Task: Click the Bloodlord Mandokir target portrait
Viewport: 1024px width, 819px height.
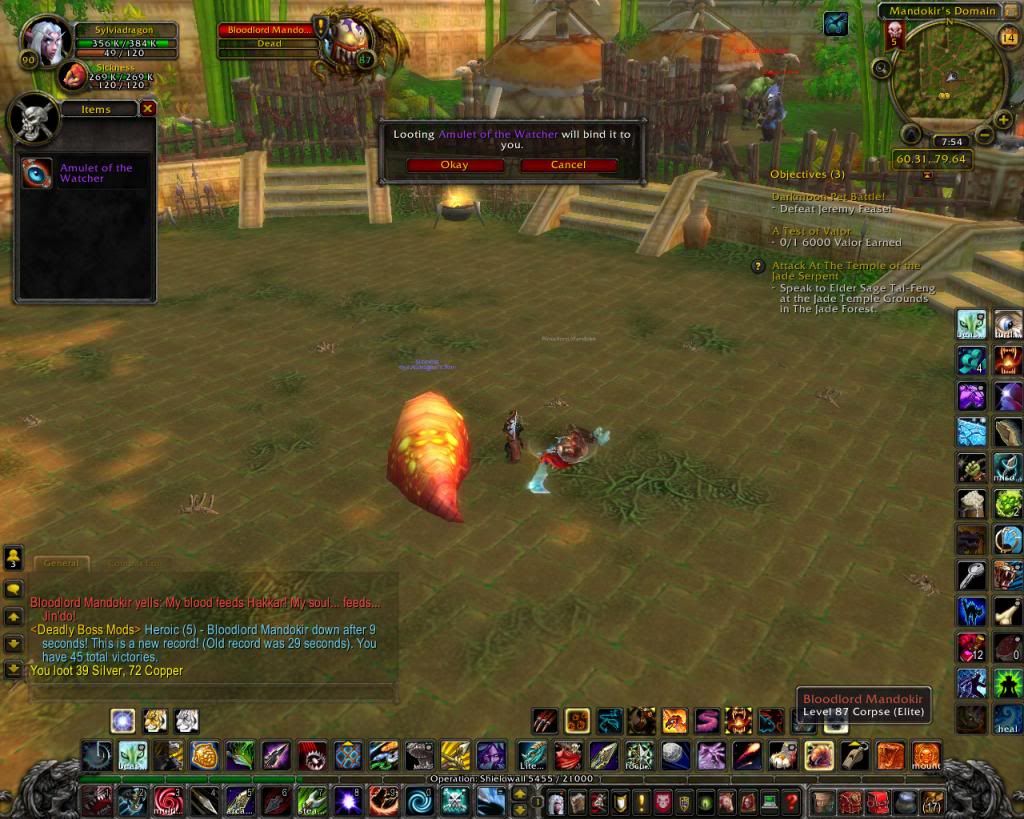Action: (x=343, y=46)
